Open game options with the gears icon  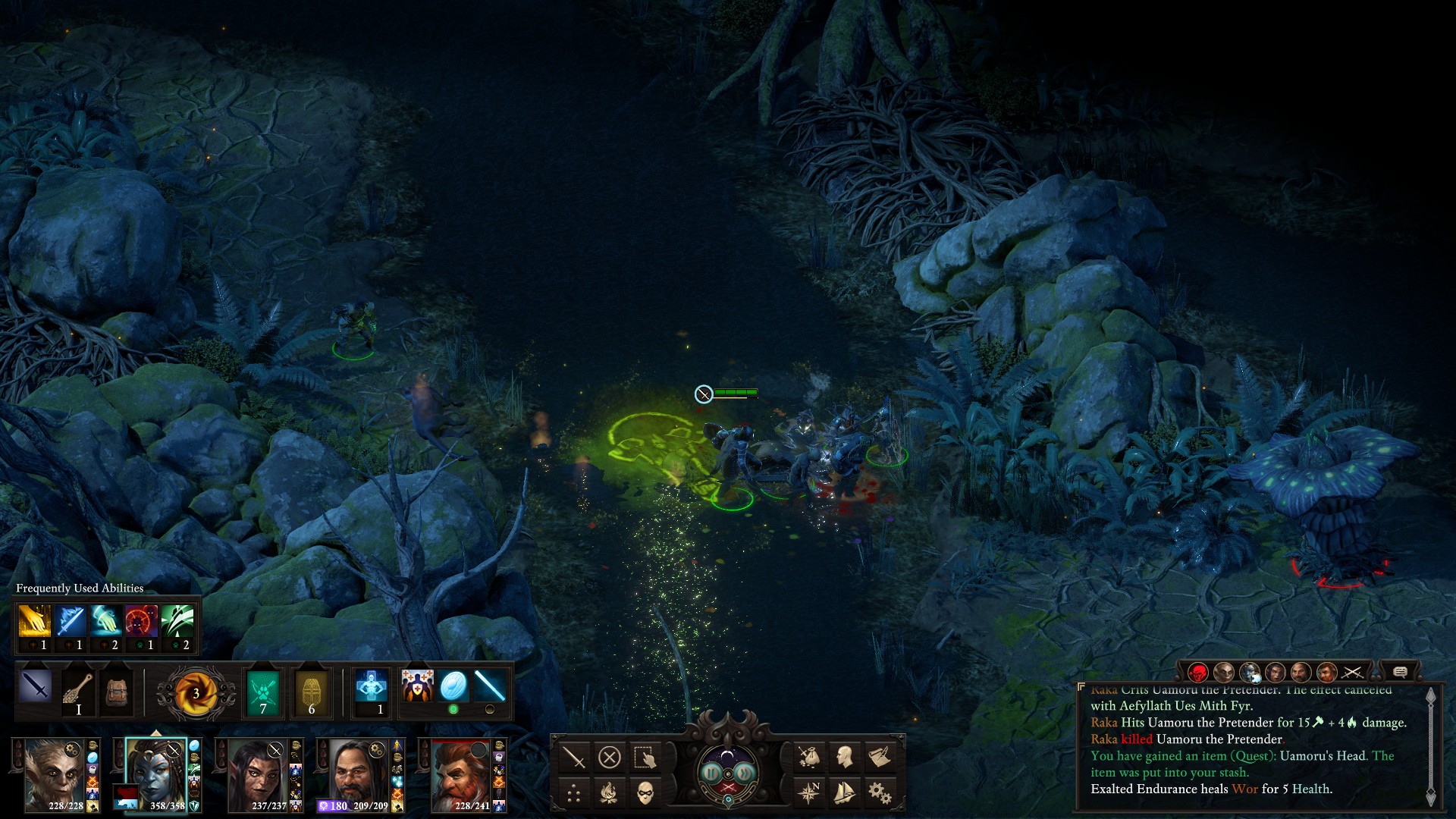[x=880, y=793]
